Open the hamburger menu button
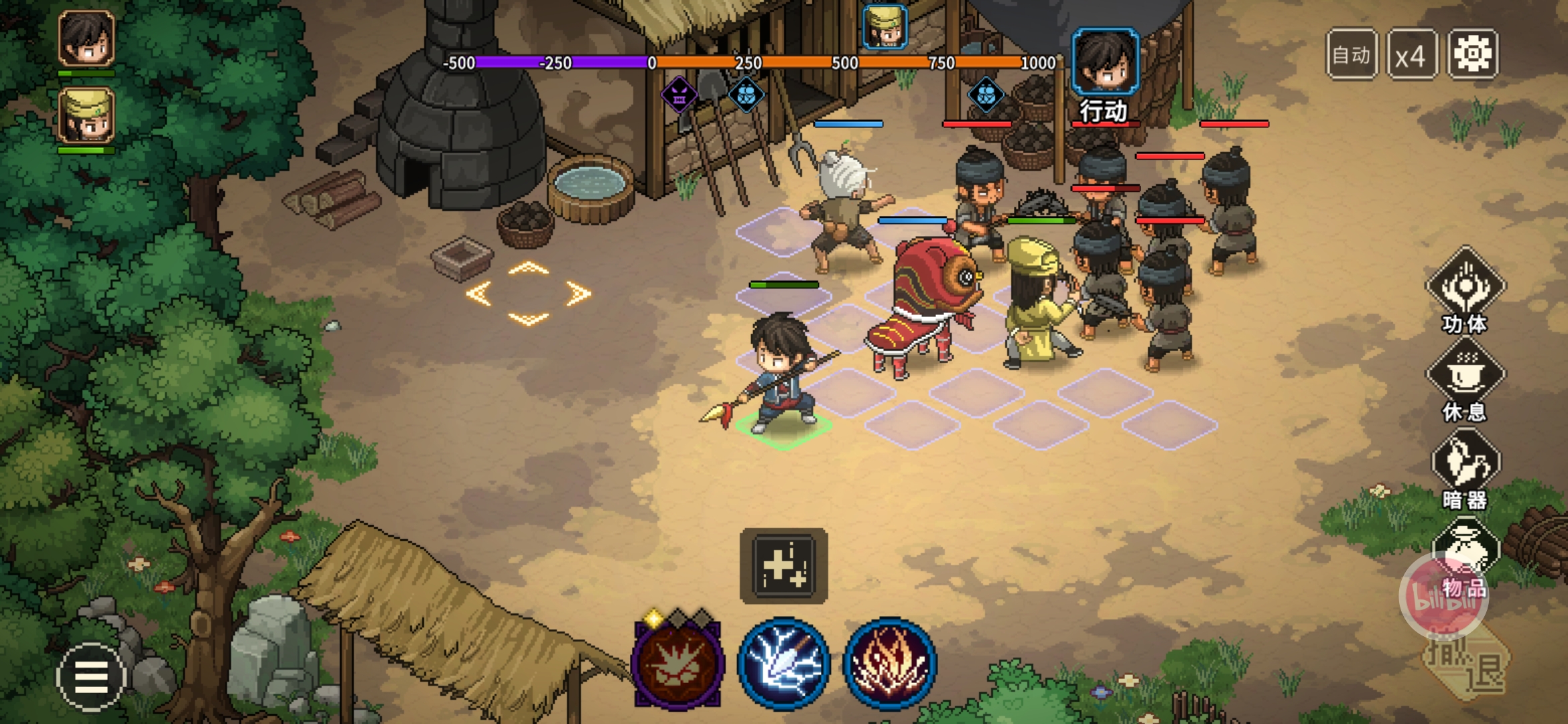The width and height of the screenshot is (1568, 724). [x=91, y=677]
